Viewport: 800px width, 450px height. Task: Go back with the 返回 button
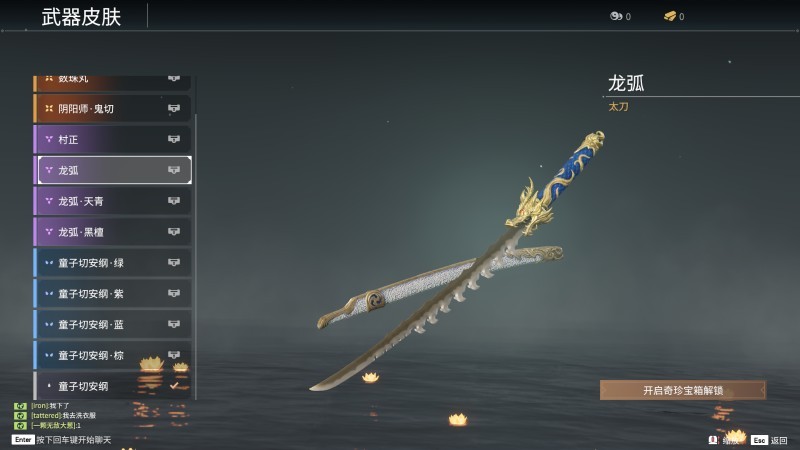(x=772, y=440)
